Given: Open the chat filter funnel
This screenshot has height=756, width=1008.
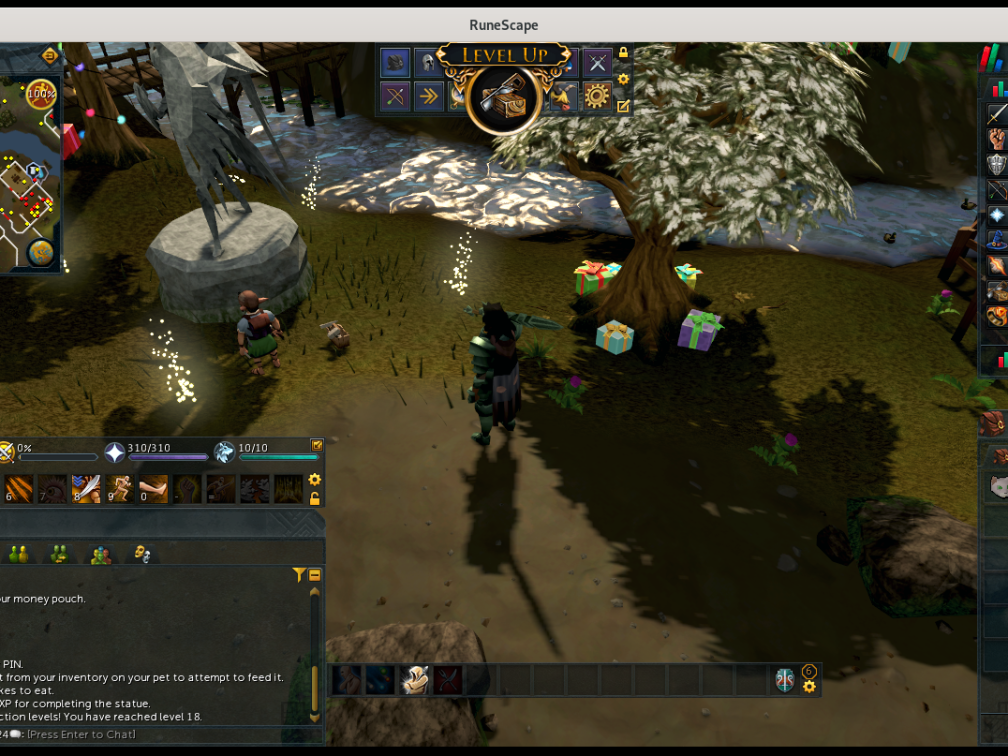Looking at the screenshot, I should [x=298, y=575].
